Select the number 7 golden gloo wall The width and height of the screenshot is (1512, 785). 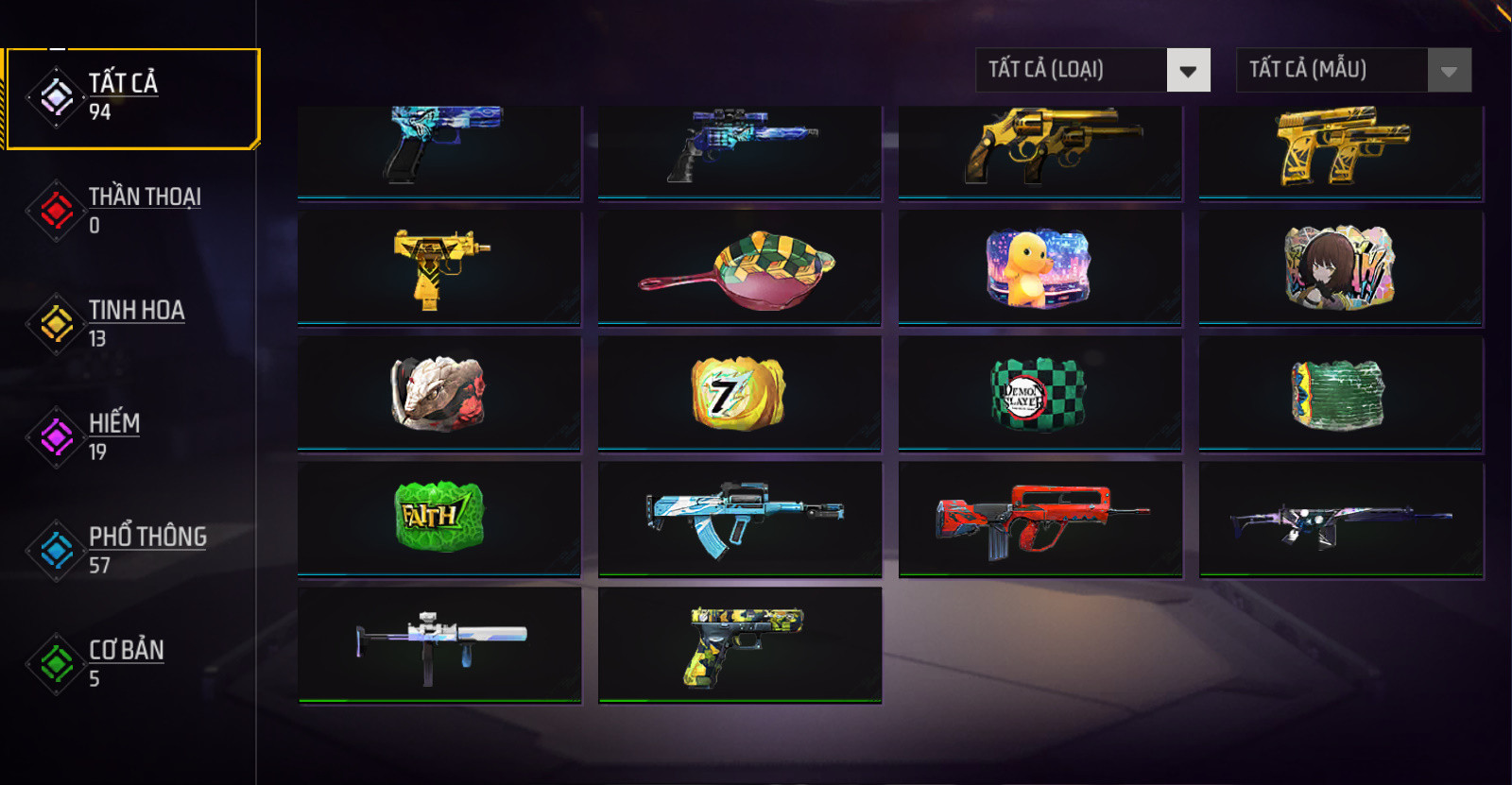740,394
